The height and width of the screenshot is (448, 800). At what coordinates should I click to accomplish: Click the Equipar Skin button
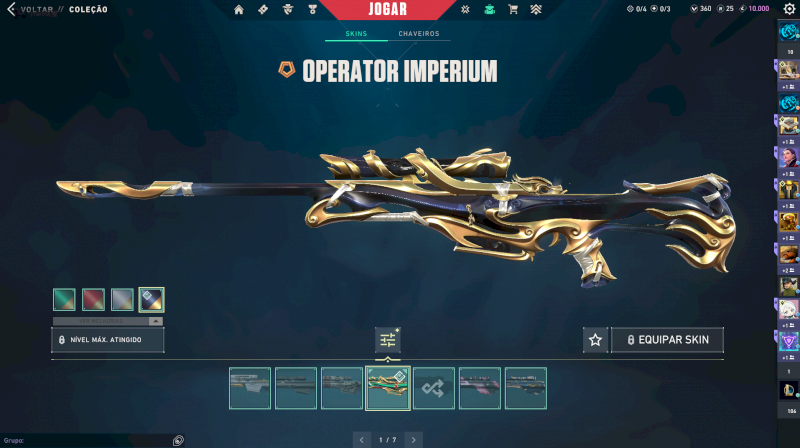667,340
